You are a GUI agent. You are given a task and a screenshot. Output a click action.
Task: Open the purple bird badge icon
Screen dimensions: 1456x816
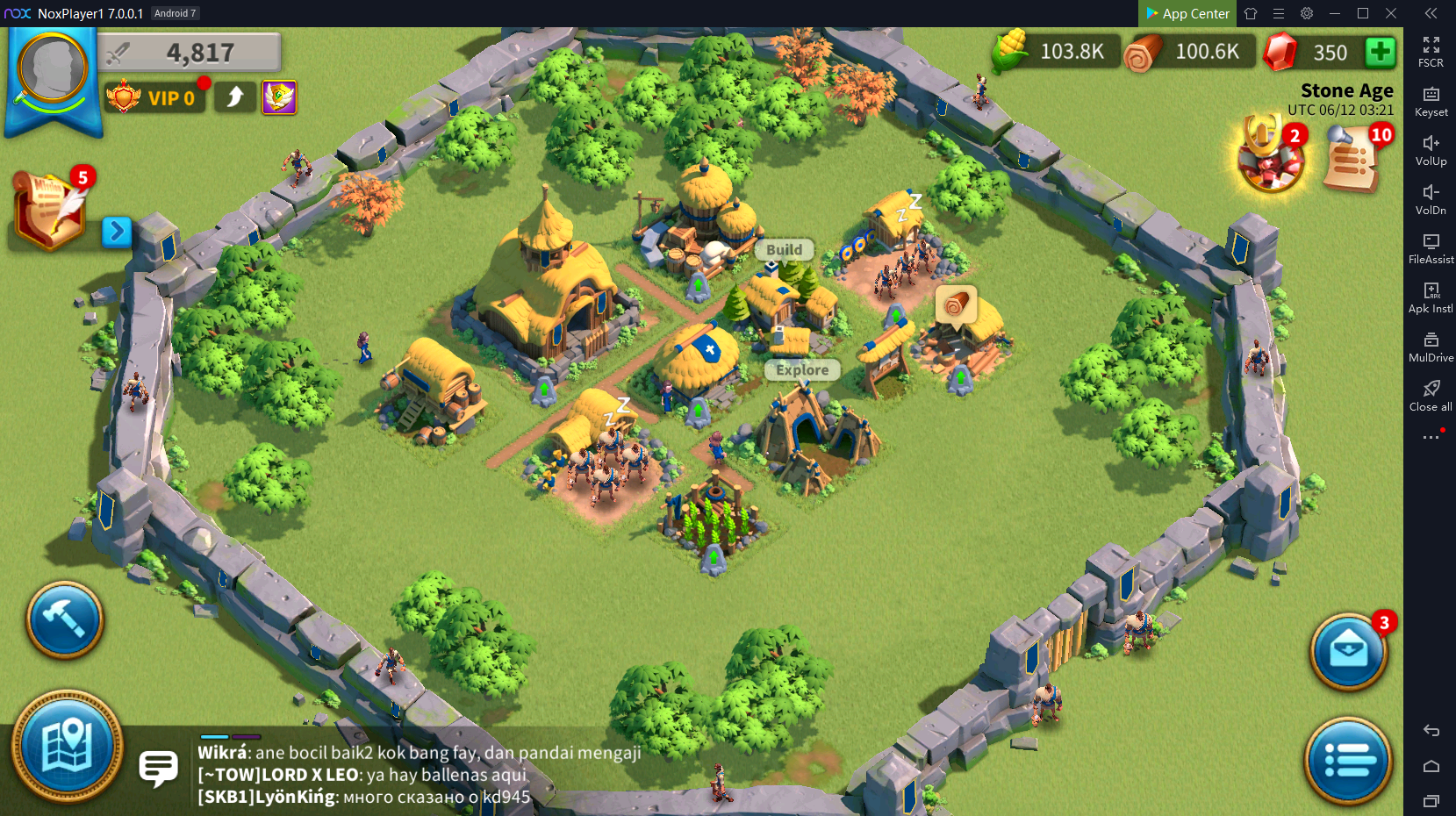point(279,97)
